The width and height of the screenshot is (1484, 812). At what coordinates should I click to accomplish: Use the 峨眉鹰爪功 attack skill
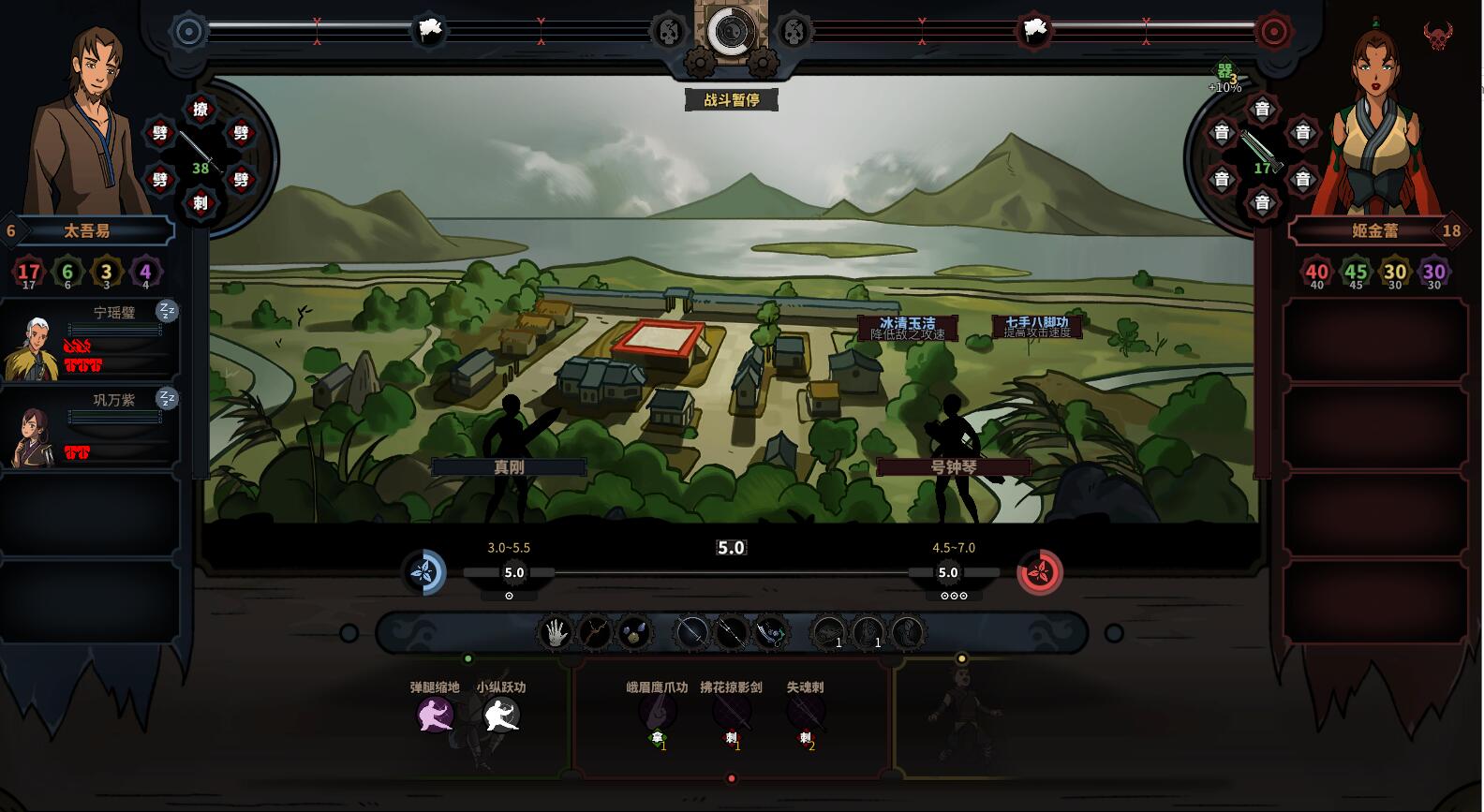click(x=657, y=713)
